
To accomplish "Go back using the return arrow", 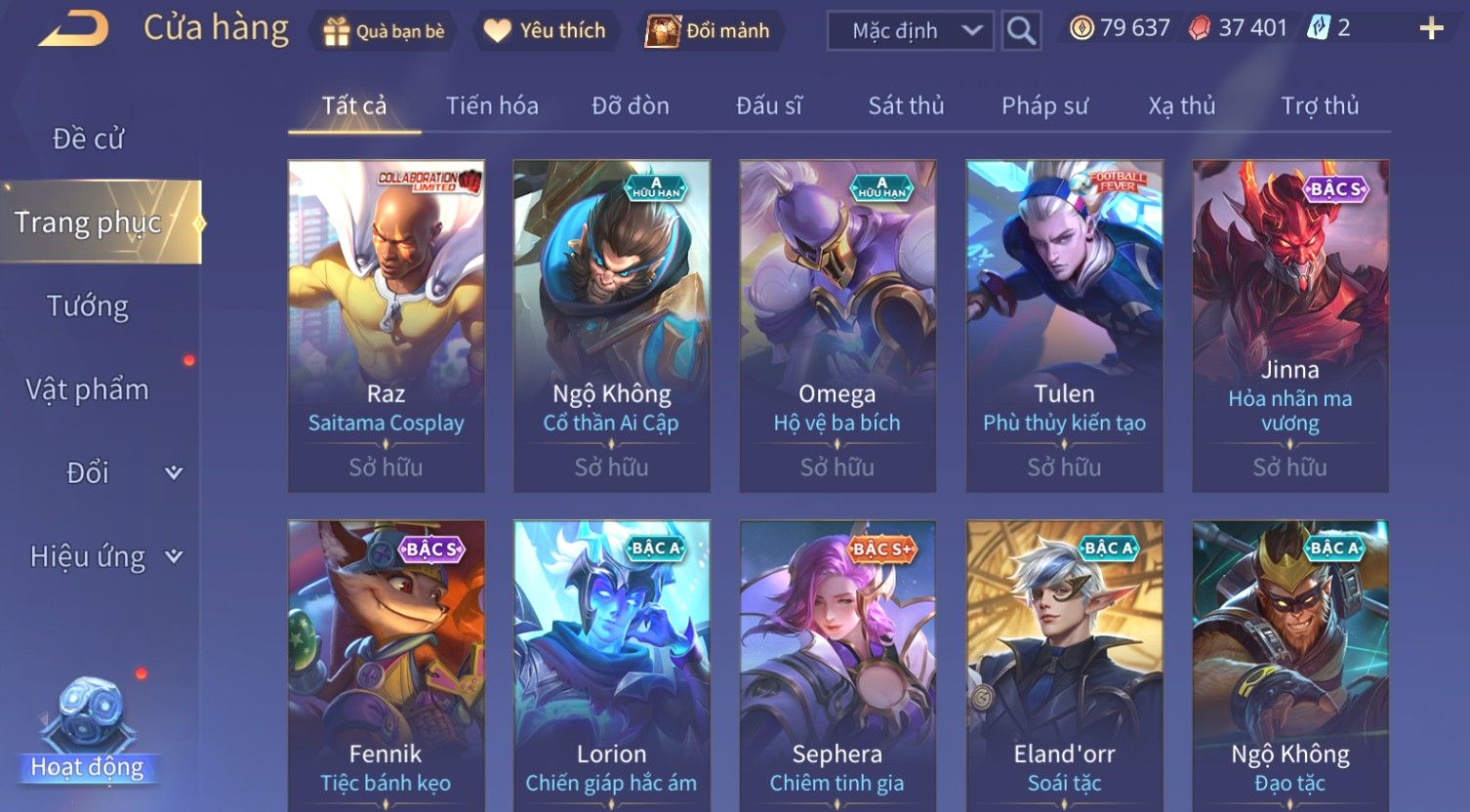I will point(74,30).
